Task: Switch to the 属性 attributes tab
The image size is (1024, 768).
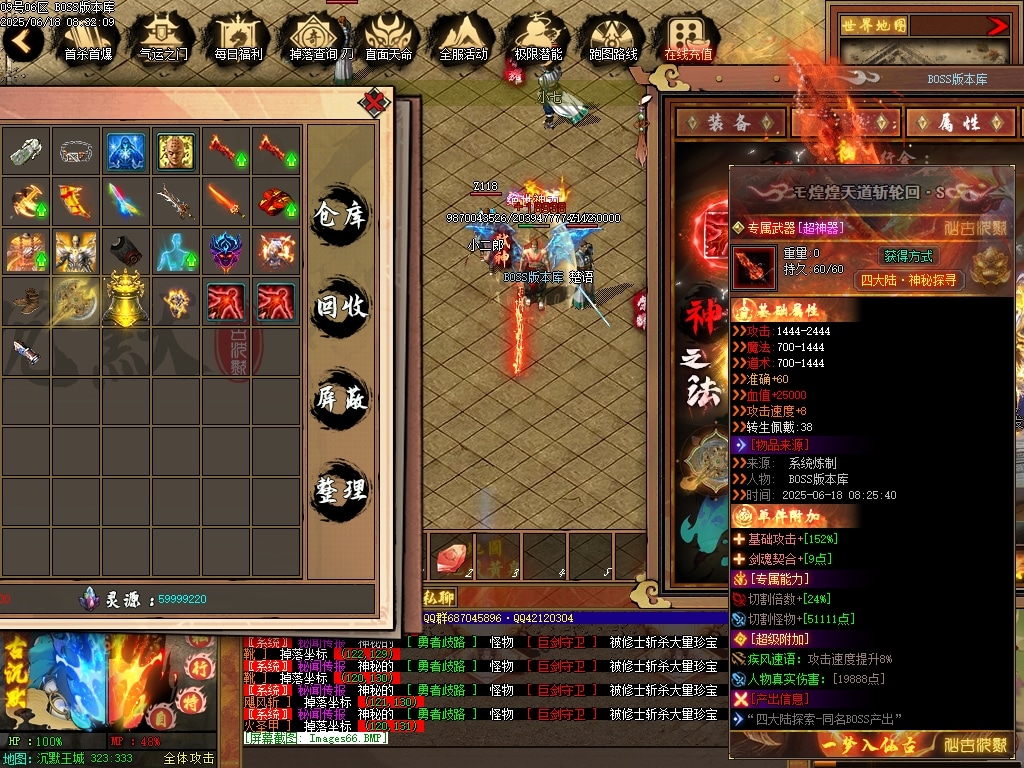Action: pos(958,122)
